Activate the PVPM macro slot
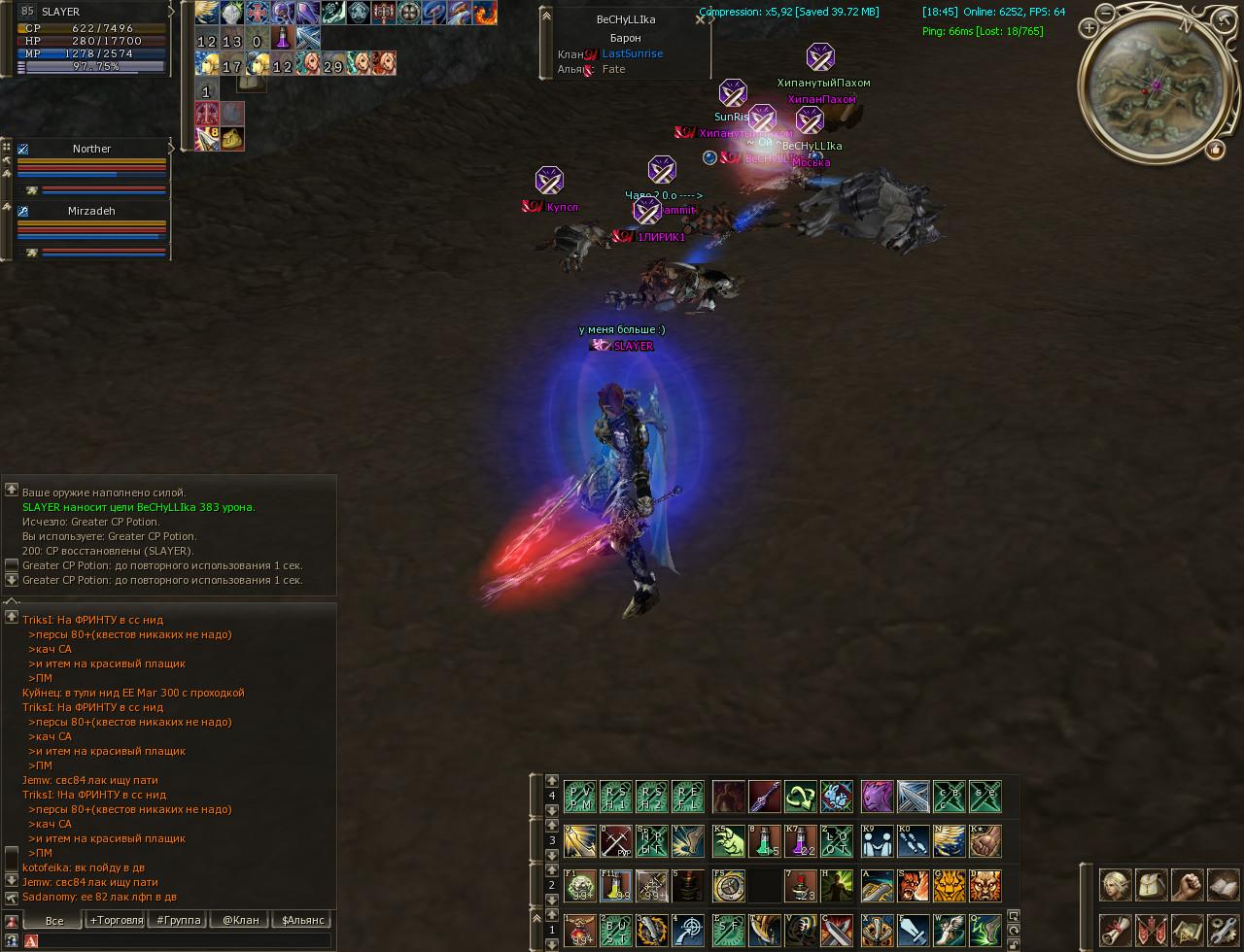Screen dimensions: 1244x952 (x=580, y=797)
